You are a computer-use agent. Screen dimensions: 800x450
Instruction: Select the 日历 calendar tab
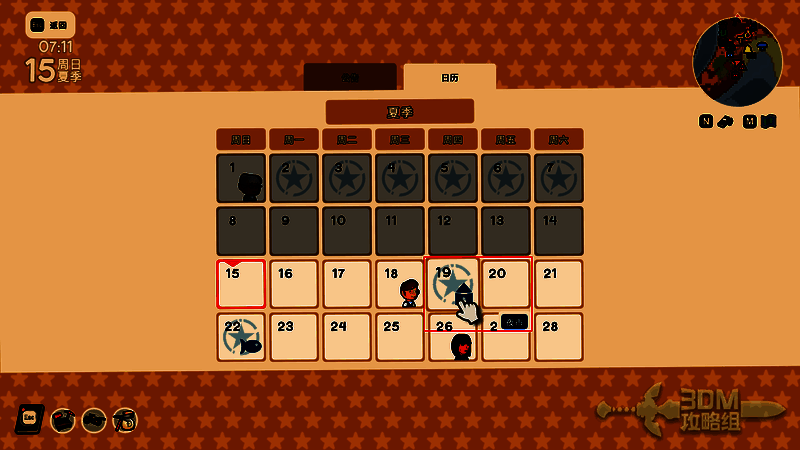point(449,77)
